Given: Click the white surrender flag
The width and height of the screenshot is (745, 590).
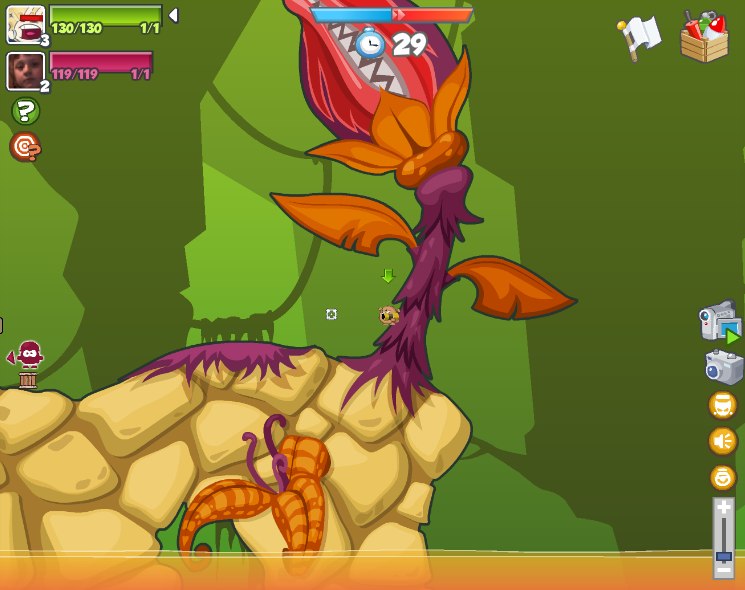Looking at the screenshot, I should click(x=640, y=37).
